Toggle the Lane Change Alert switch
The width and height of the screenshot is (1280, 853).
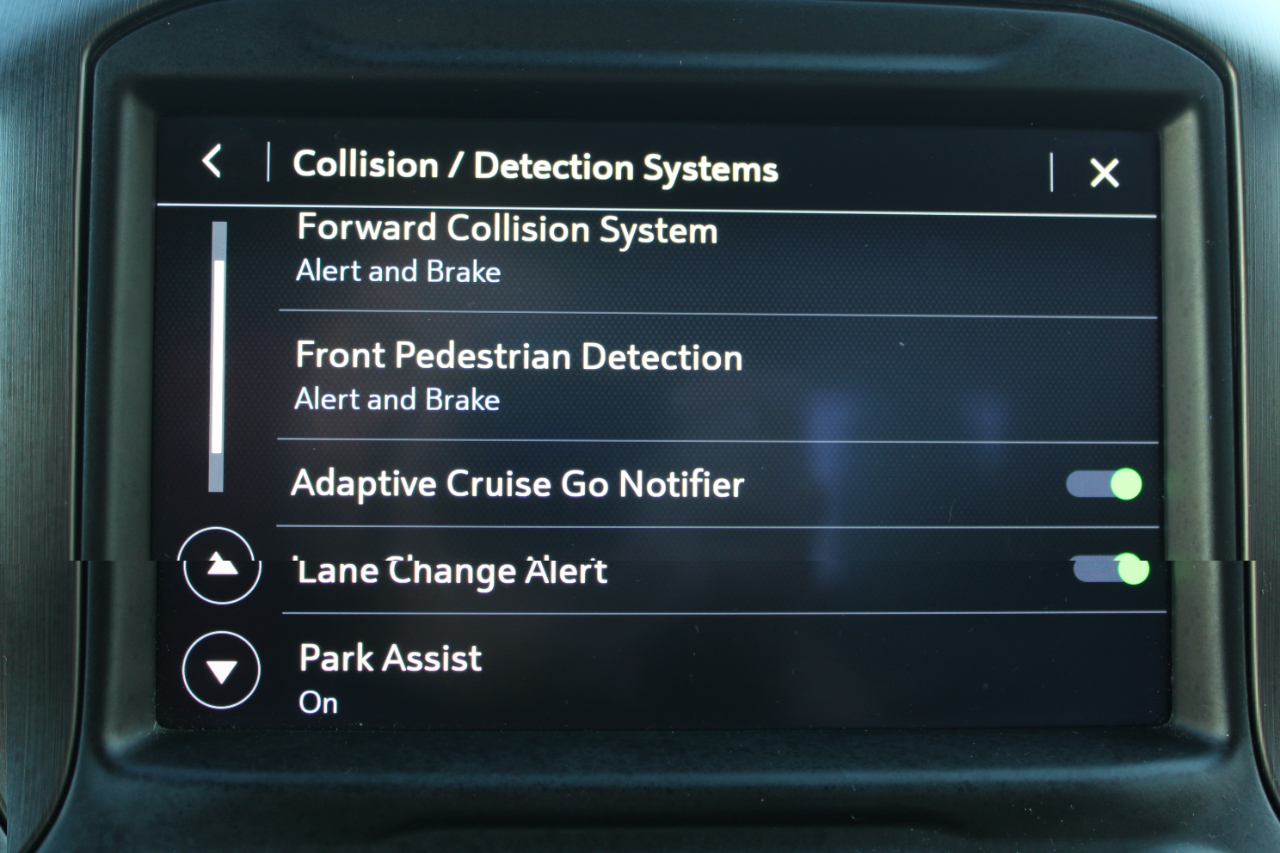(x=1109, y=570)
